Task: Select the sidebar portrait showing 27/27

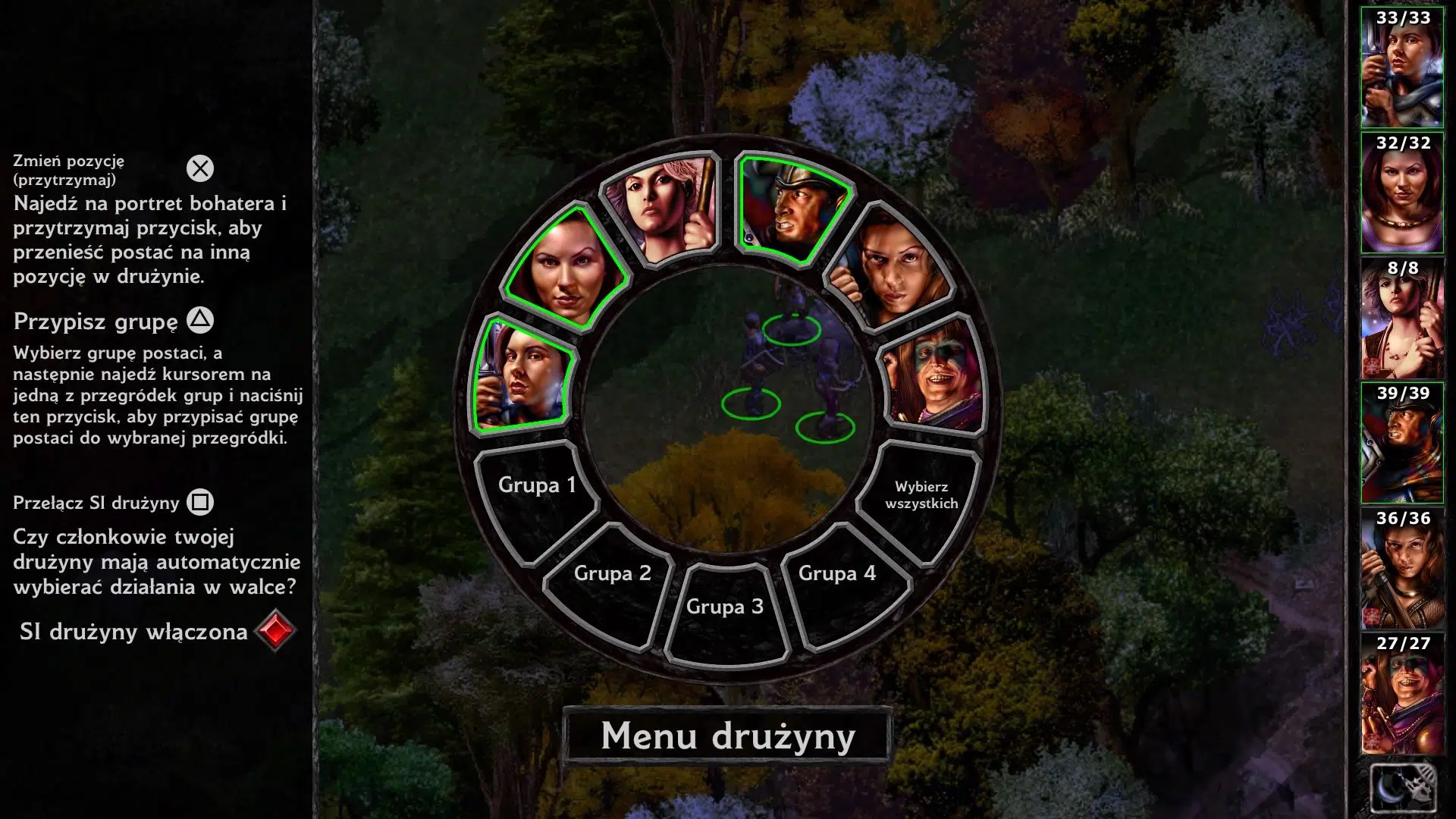Action: (x=1402, y=694)
